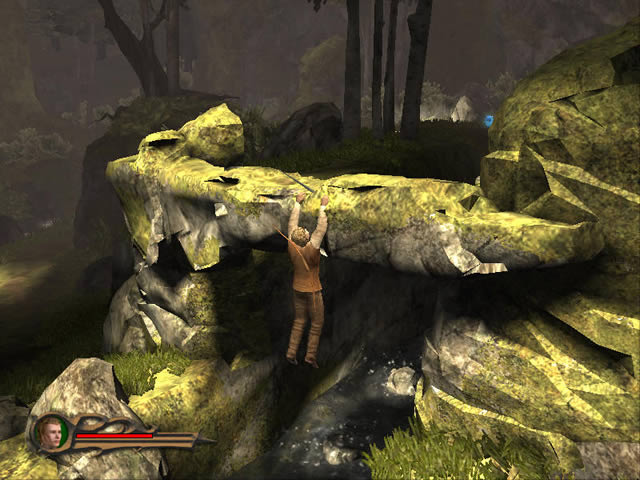Click the character portrait in the HUD
640x480 pixels.
point(50,433)
